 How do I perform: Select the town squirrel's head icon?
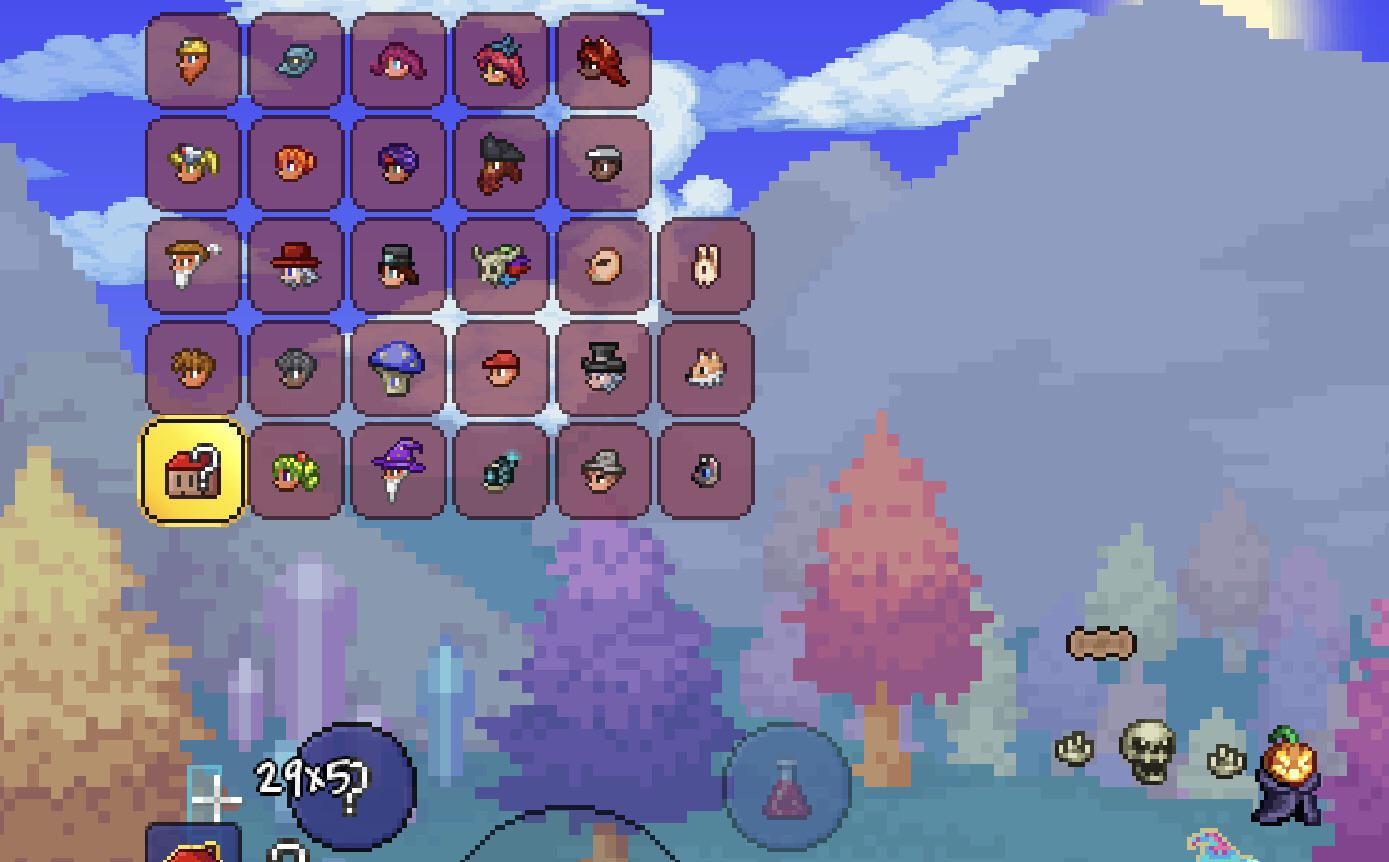pos(707,367)
